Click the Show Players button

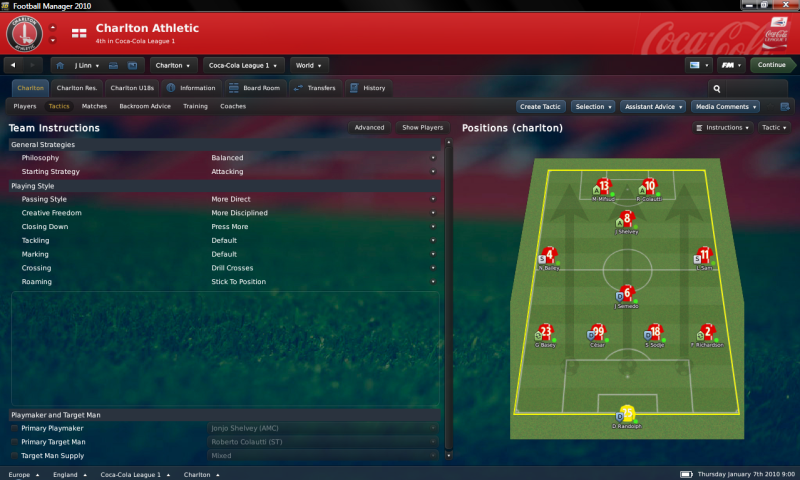point(422,128)
